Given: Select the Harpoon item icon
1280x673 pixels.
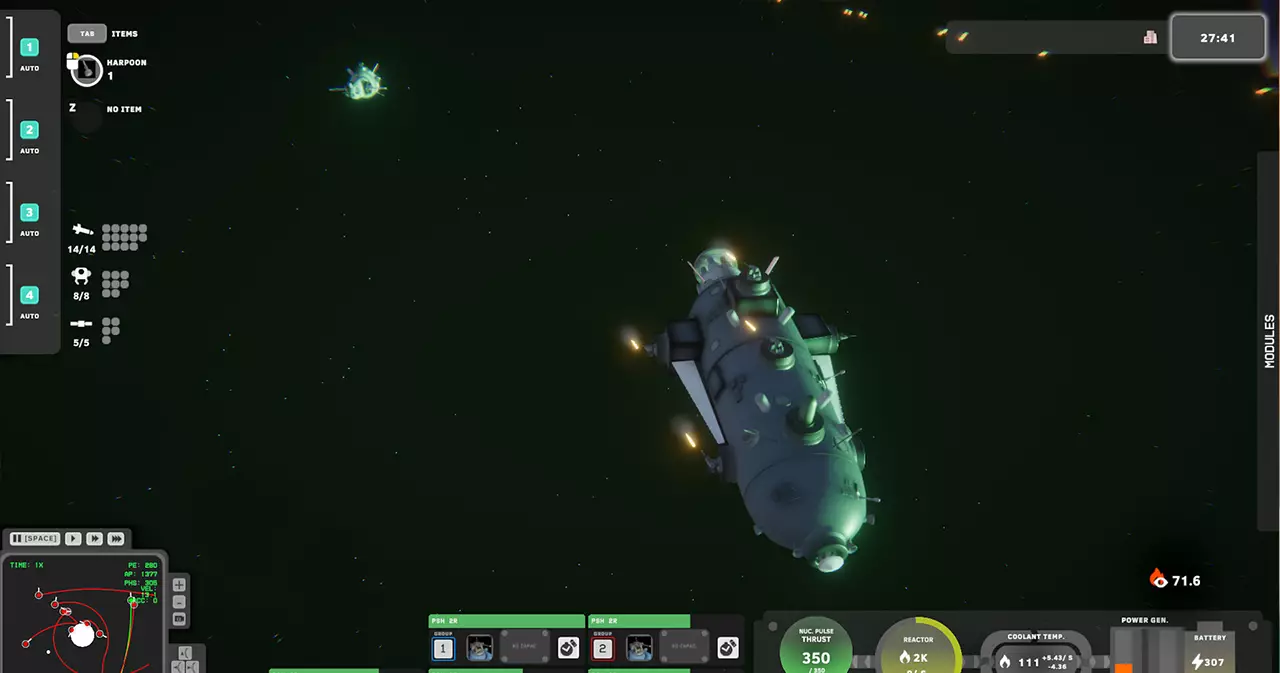Looking at the screenshot, I should [87, 71].
